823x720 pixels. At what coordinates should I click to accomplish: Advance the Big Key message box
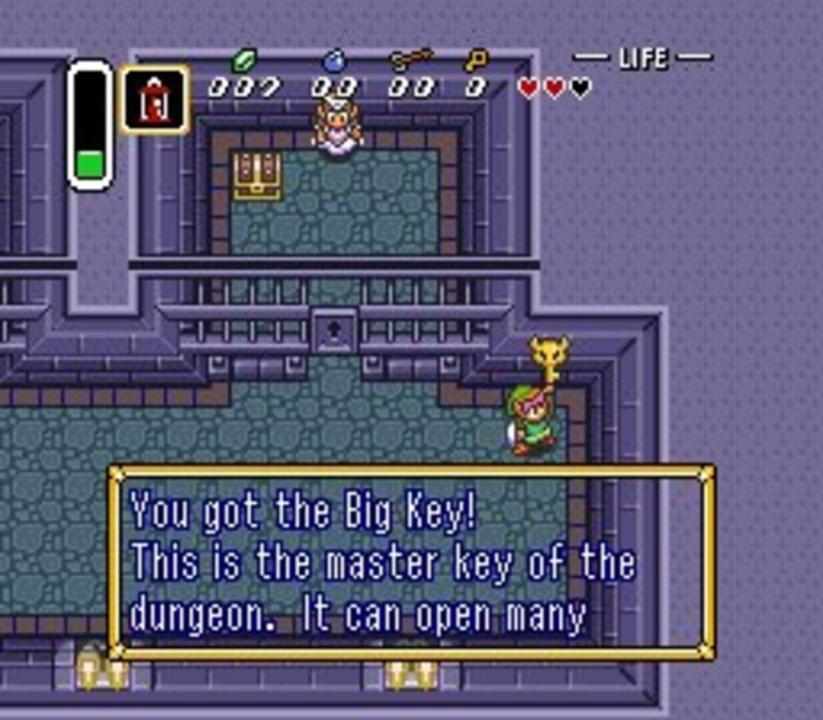coord(411,562)
